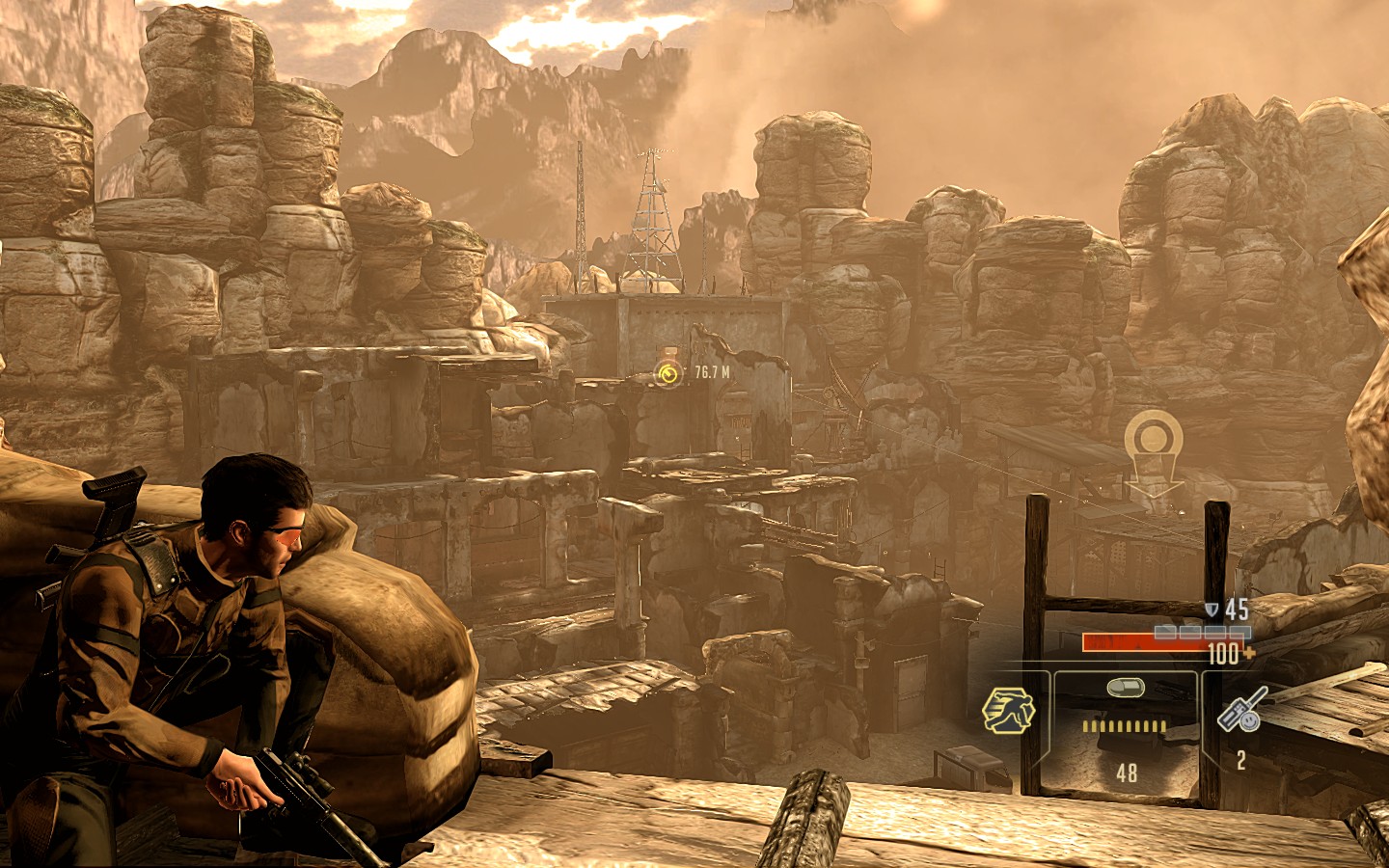Screen dimensions: 1389x868
Task: Click the 76.7 M objective marker
Action: 668,373
